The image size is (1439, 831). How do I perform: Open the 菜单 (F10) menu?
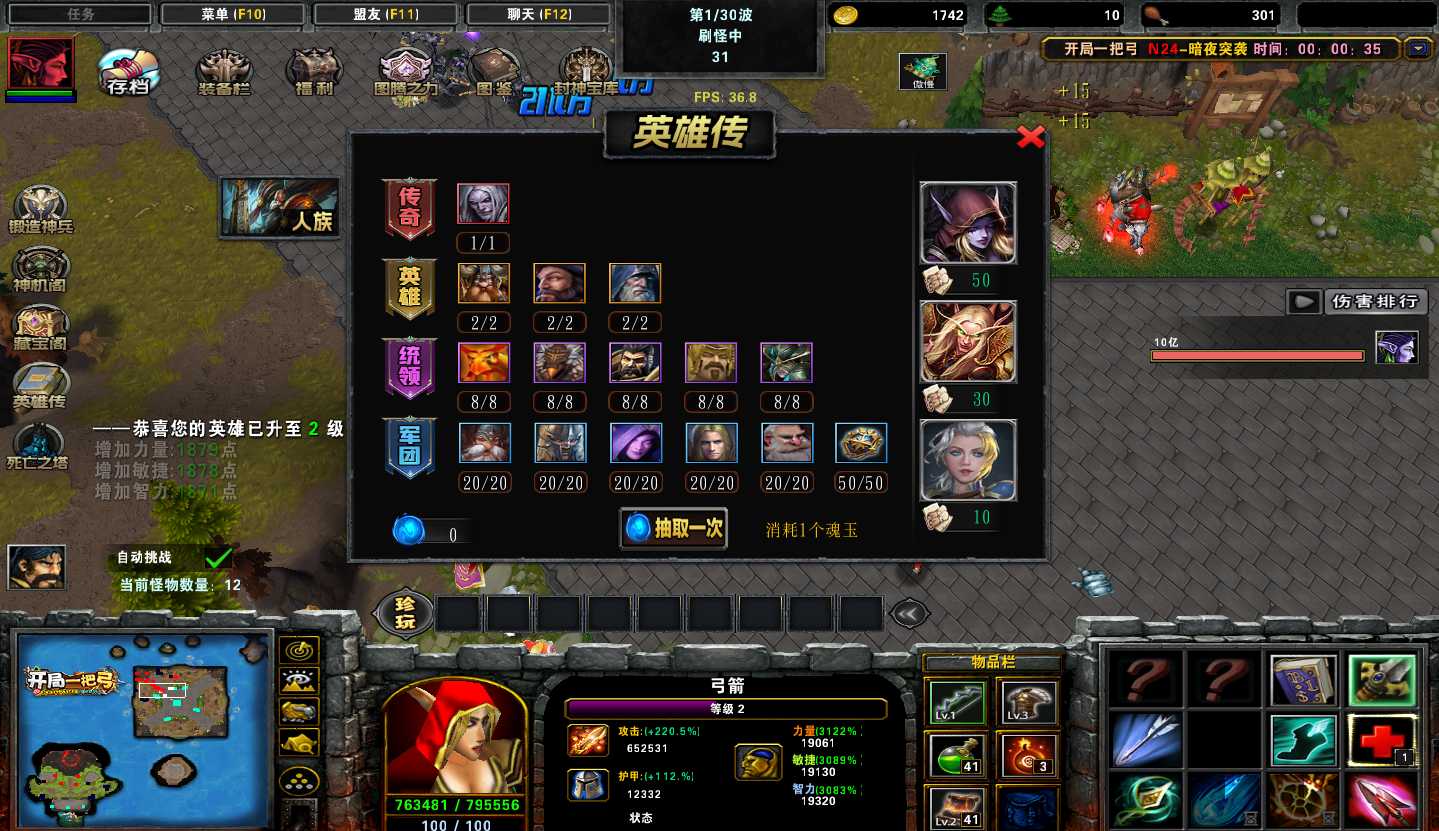232,14
